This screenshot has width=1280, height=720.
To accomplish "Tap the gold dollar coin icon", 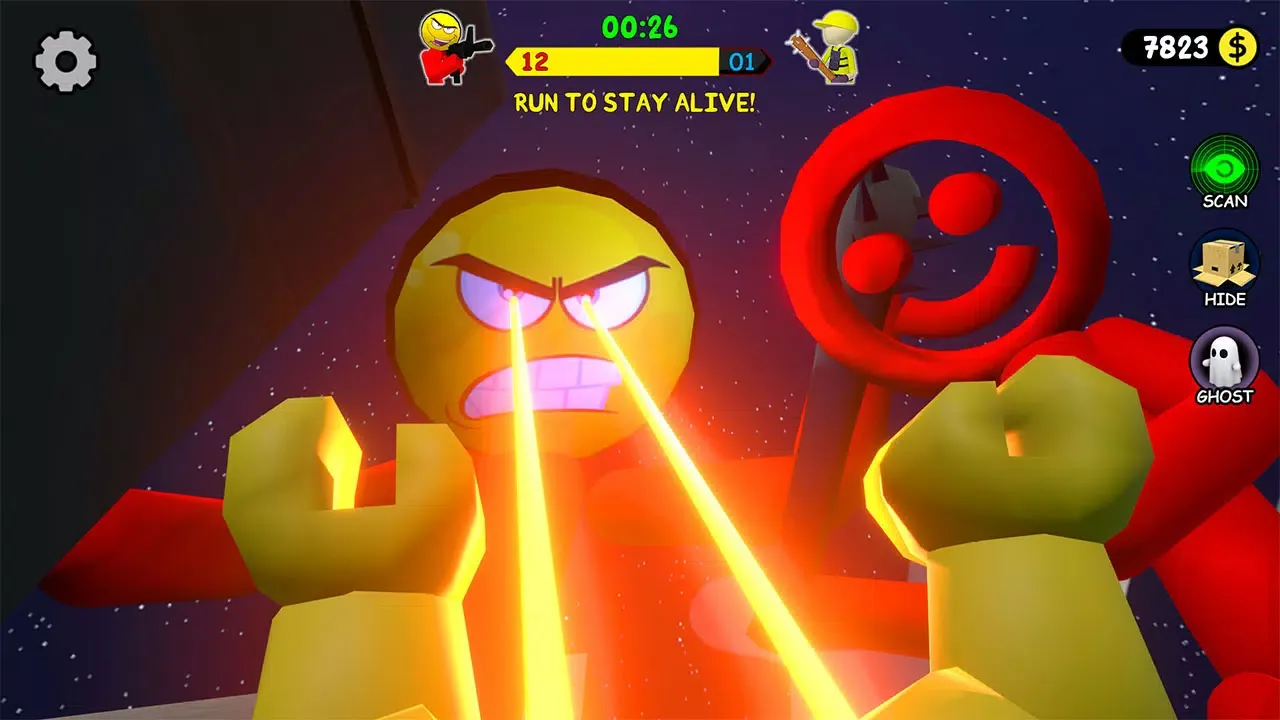I will pos(1237,48).
